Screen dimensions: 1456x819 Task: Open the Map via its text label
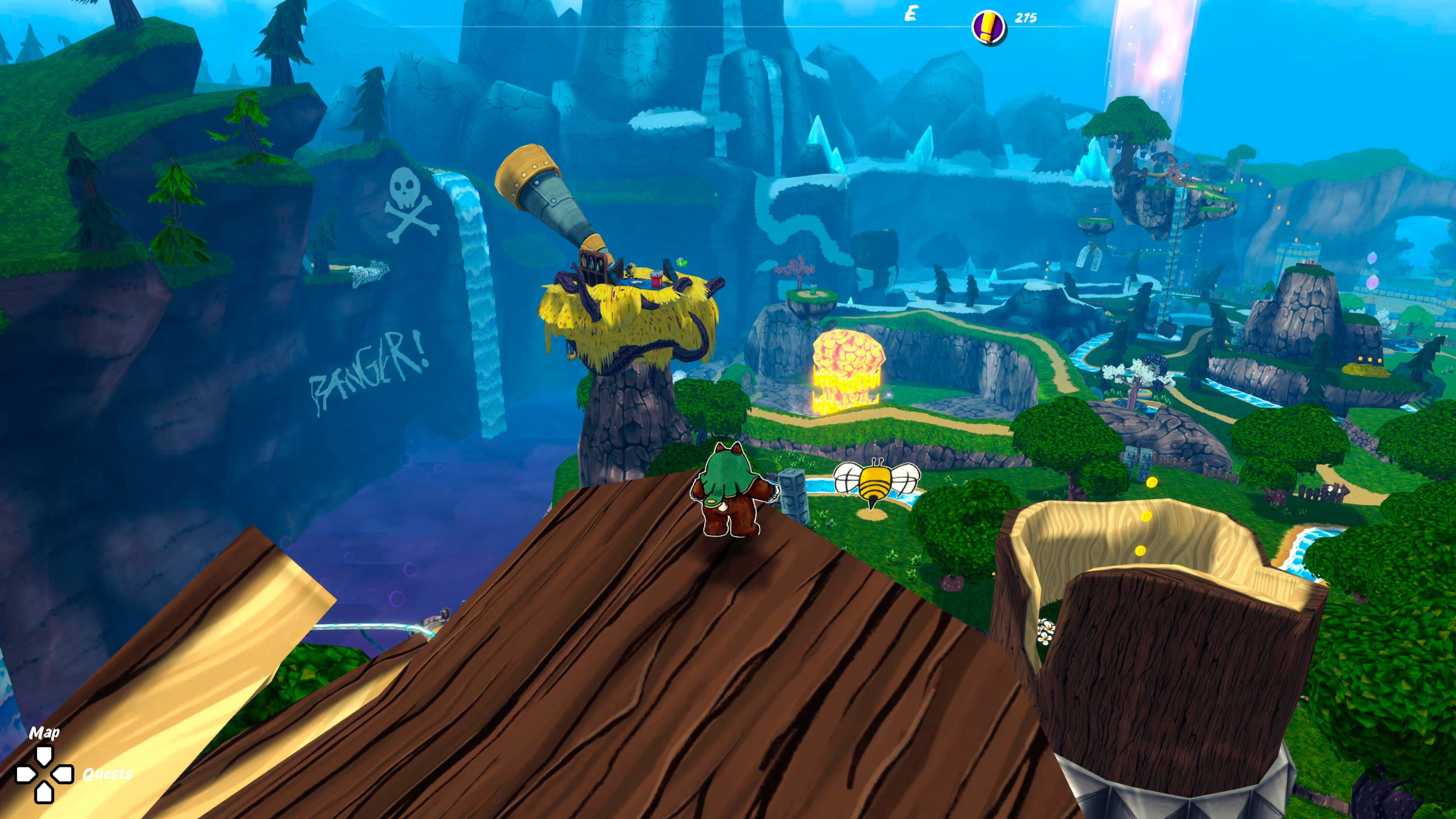tap(45, 734)
